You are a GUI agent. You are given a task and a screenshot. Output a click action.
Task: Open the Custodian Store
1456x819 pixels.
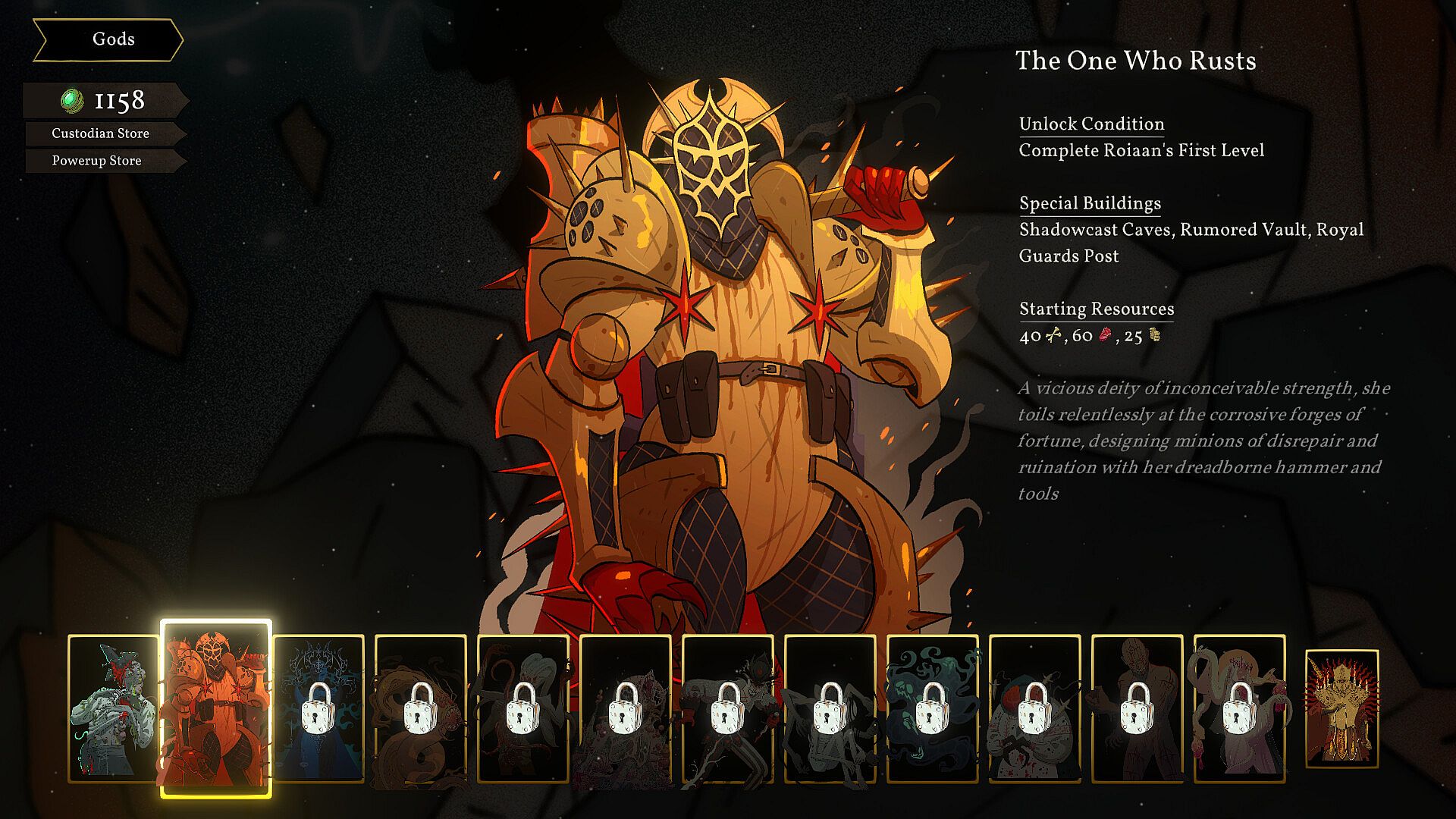pyautogui.click(x=101, y=133)
